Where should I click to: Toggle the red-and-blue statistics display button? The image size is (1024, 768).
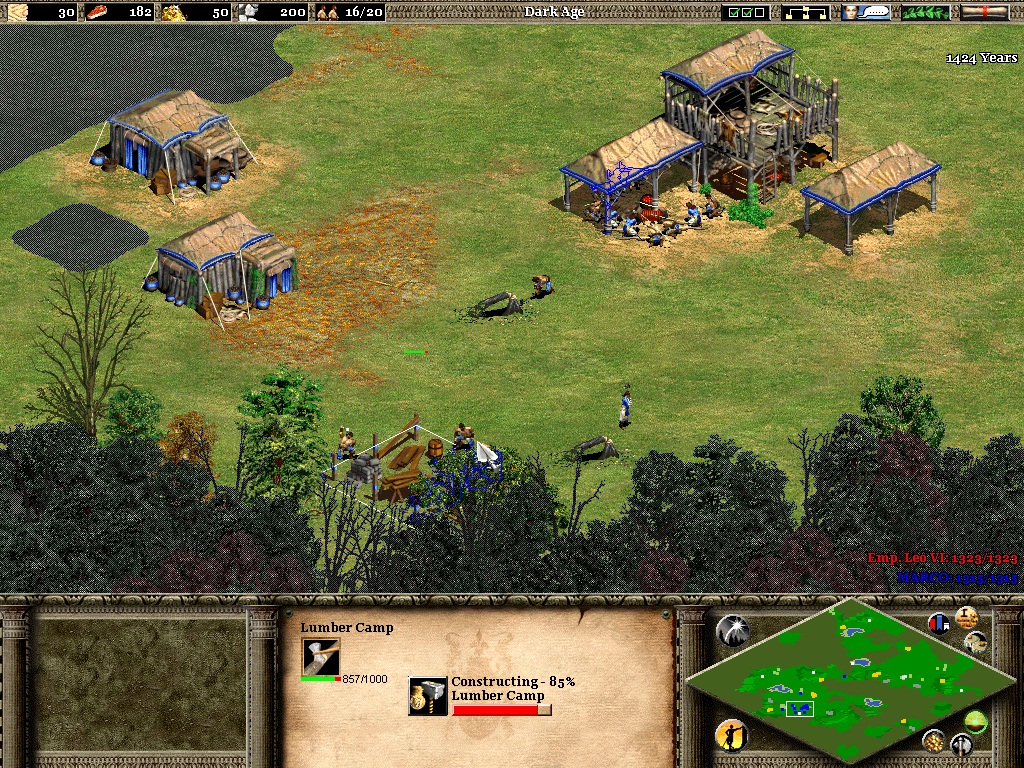[939, 623]
